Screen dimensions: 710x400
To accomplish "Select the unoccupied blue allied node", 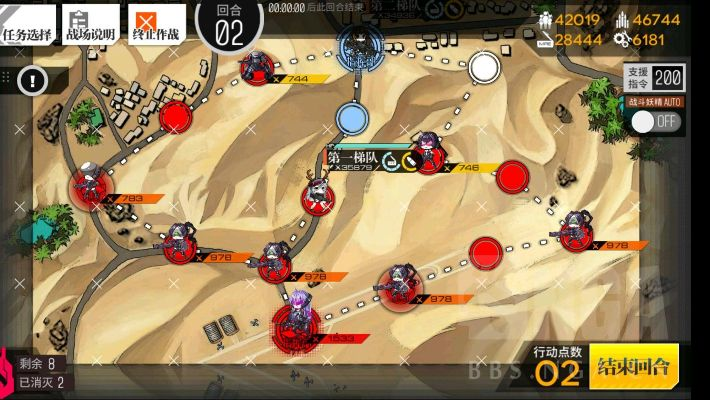I will point(350,119).
